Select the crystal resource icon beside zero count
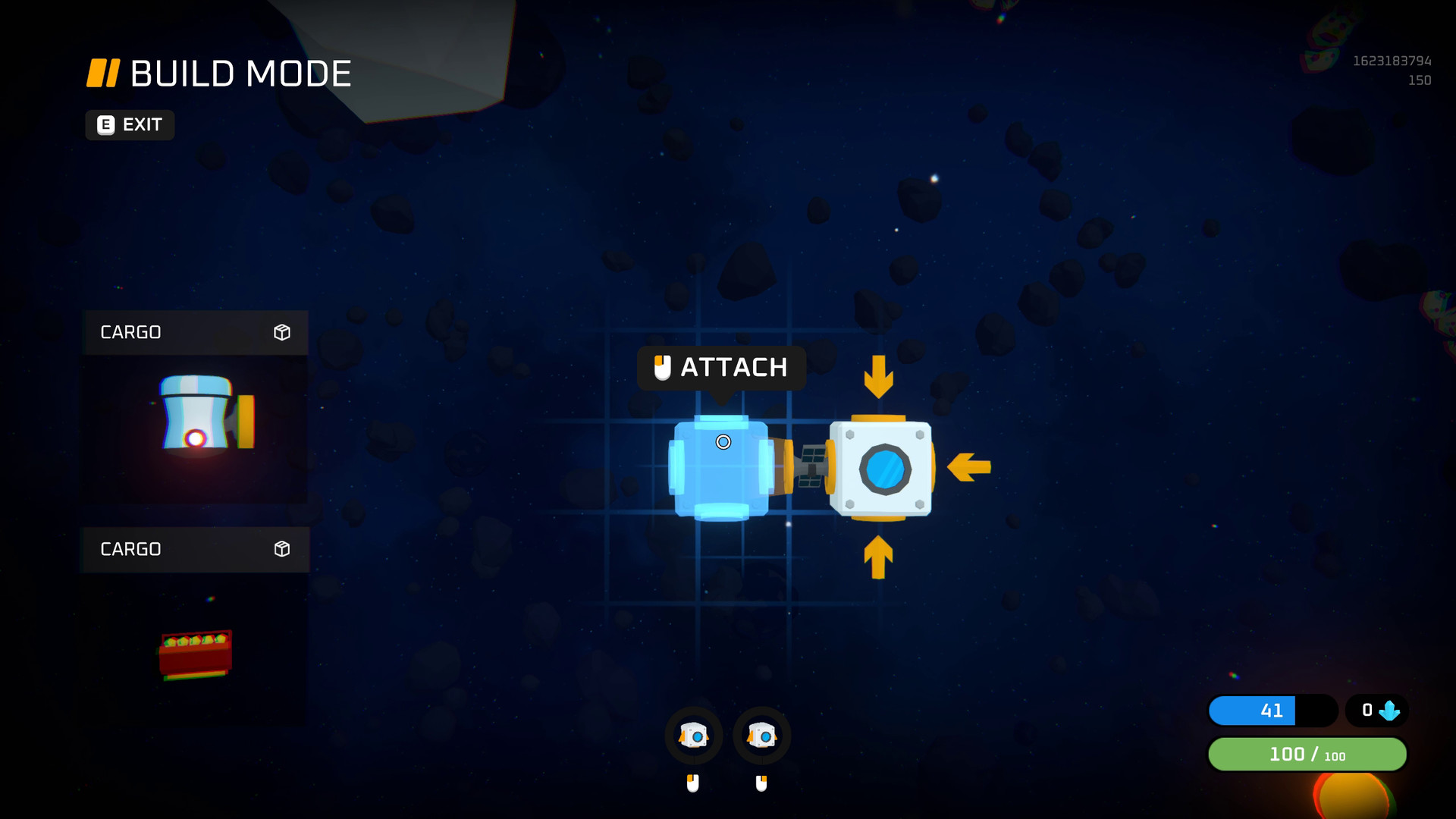This screenshot has height=819, width=1456. pyautogui.click(x=1391, y=711)
